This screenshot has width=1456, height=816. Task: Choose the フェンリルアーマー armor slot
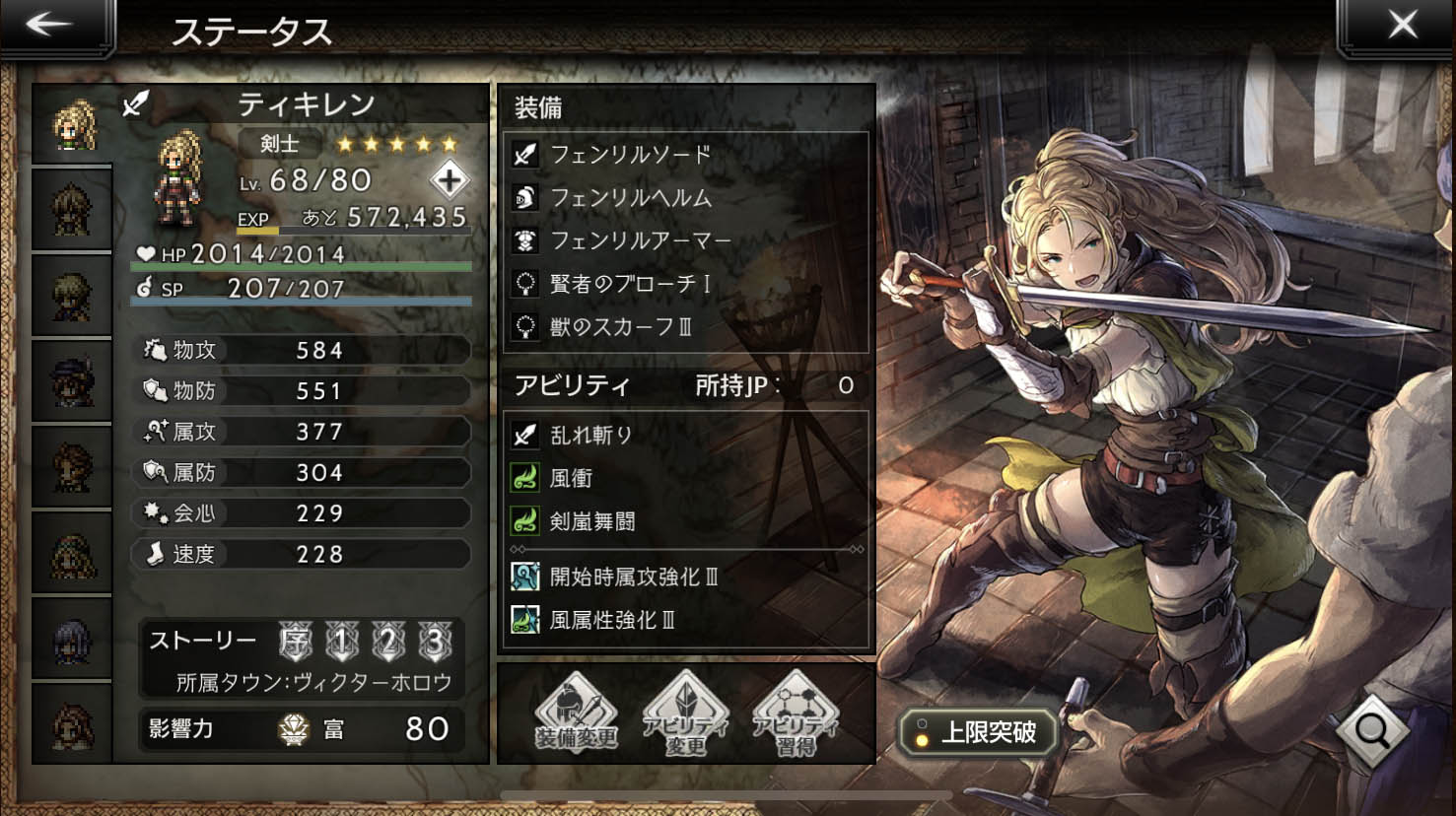639,241
